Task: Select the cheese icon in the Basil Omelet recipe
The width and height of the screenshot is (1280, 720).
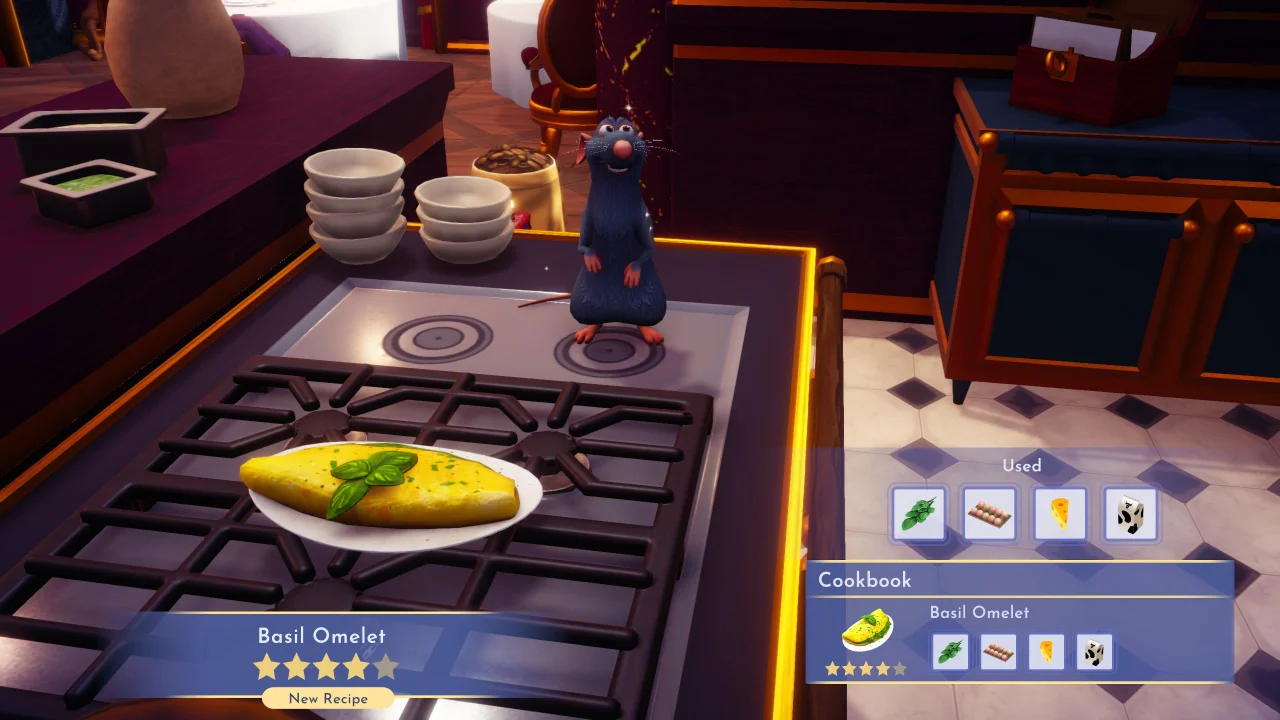Action: pos(1045,651)
